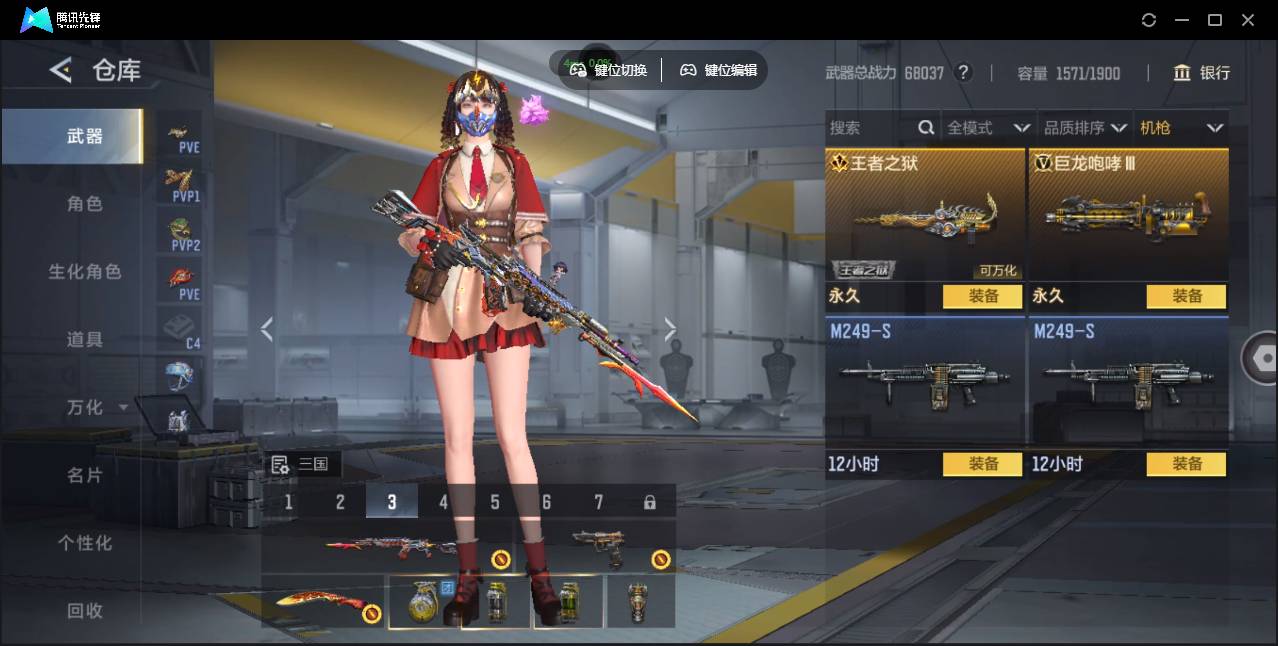The width and height of the screenshot is (1278, 646).
Task: Select loadout slot number 5
Action: [495, 502]
